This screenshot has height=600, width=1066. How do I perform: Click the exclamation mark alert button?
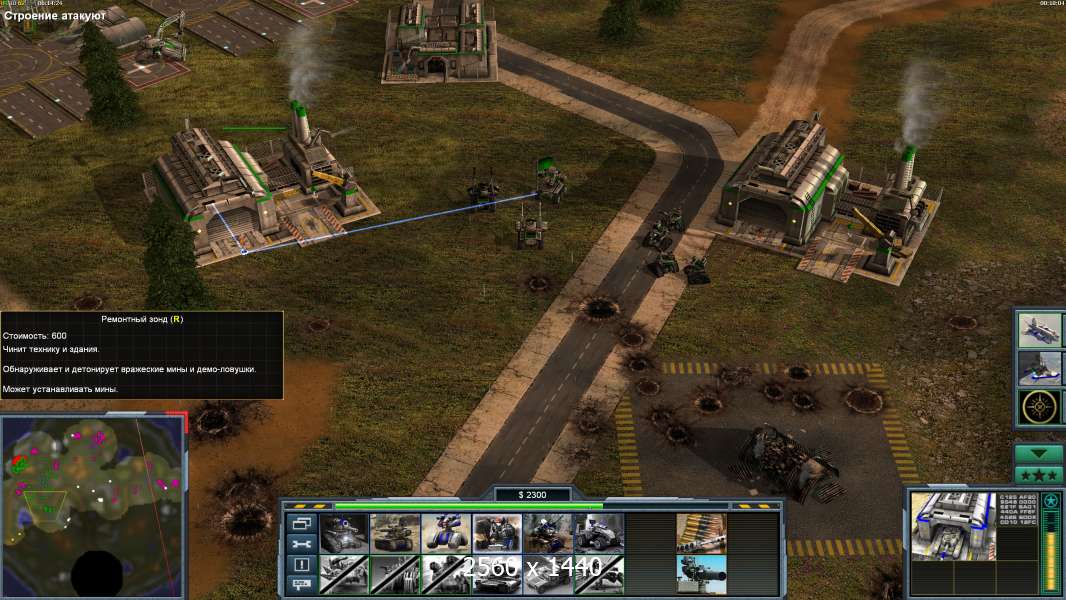[301, 564]
